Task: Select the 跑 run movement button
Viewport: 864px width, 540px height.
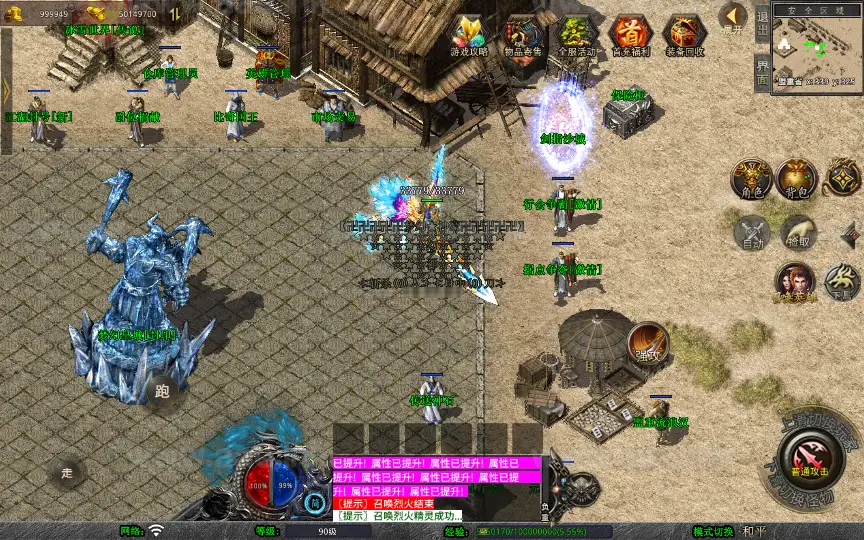Action: (162, 392)
